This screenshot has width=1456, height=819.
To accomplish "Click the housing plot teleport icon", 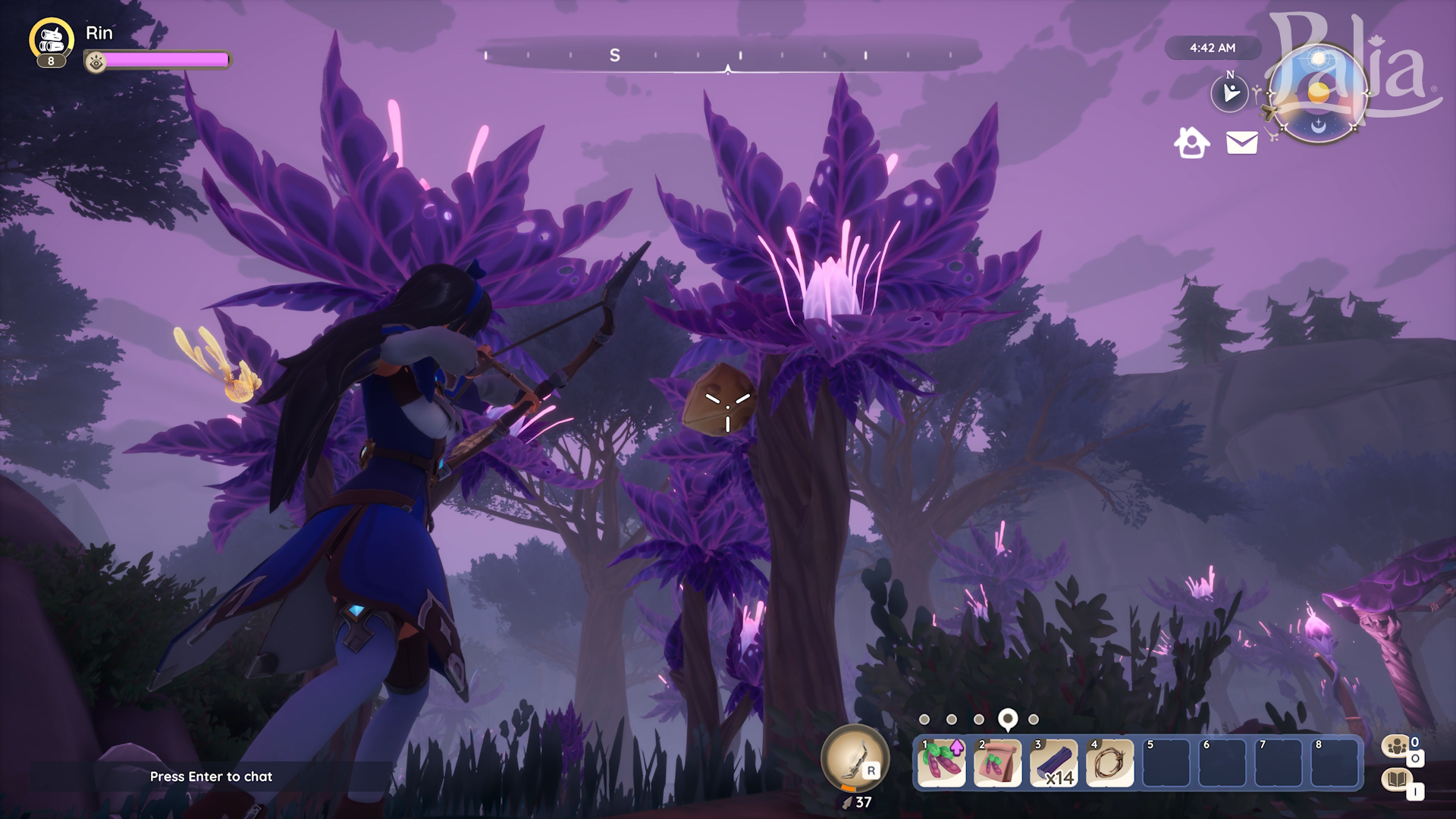I will 1191,143.
